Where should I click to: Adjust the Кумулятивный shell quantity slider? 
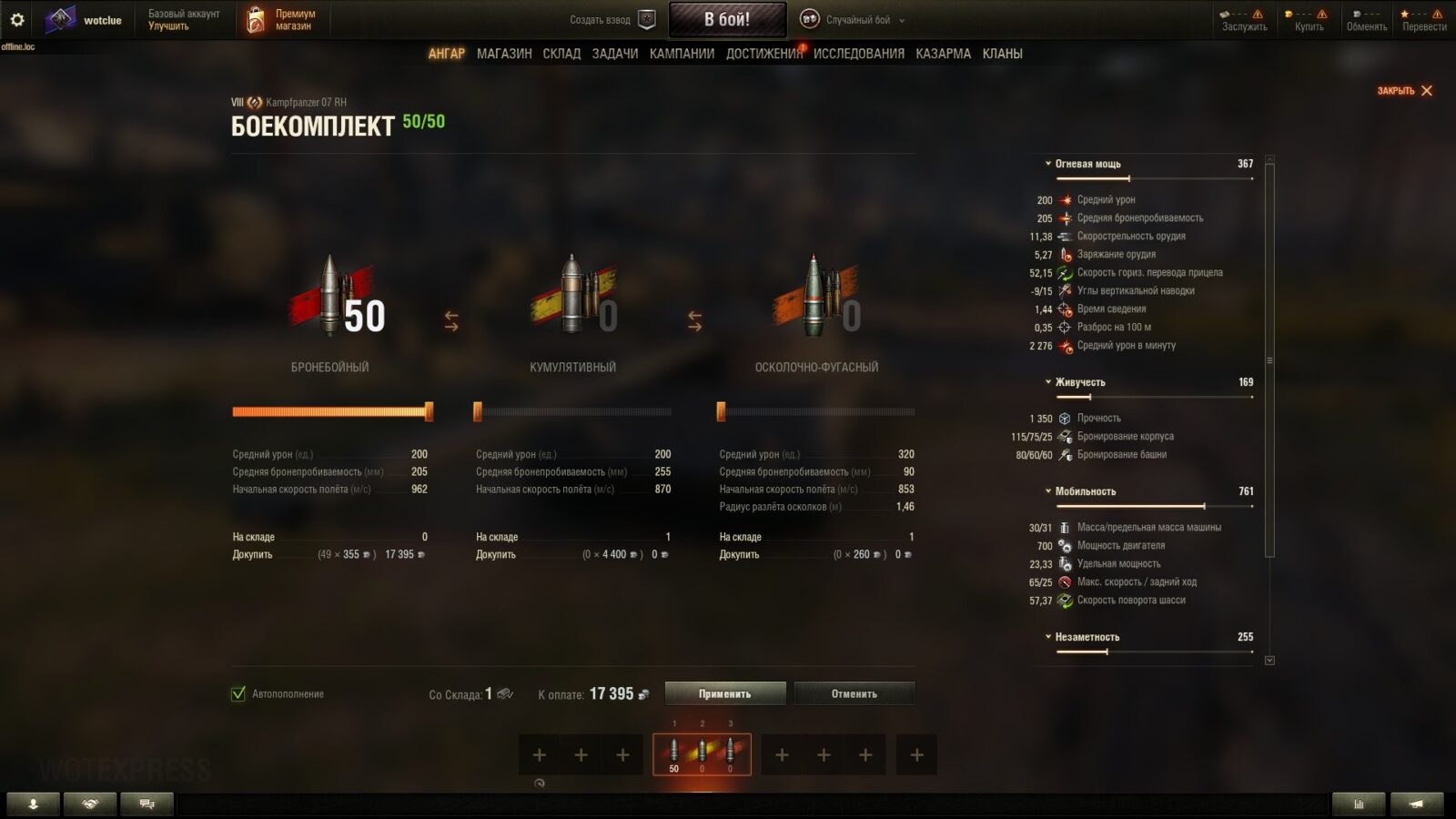click(x=478, y=412)
